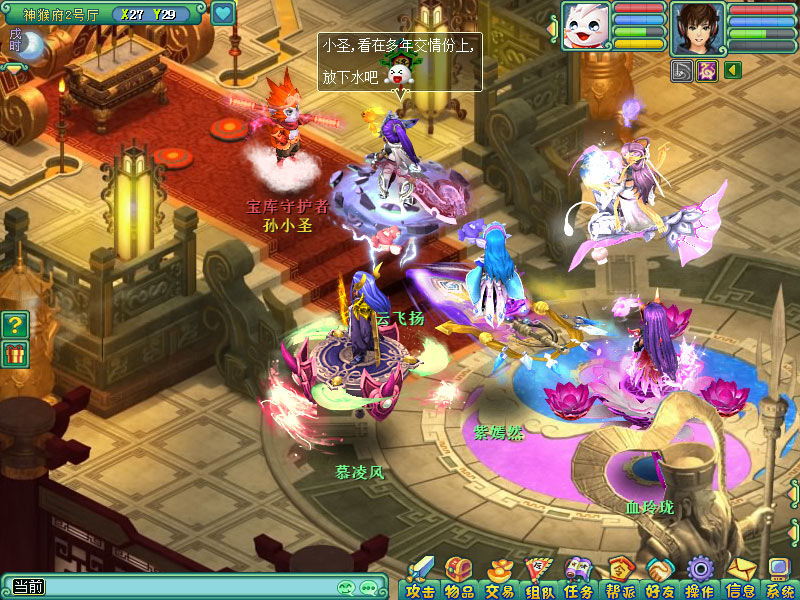The image size is (800, 600).
Task: Click the white pet portrait
Action: [x=585, y=26]
